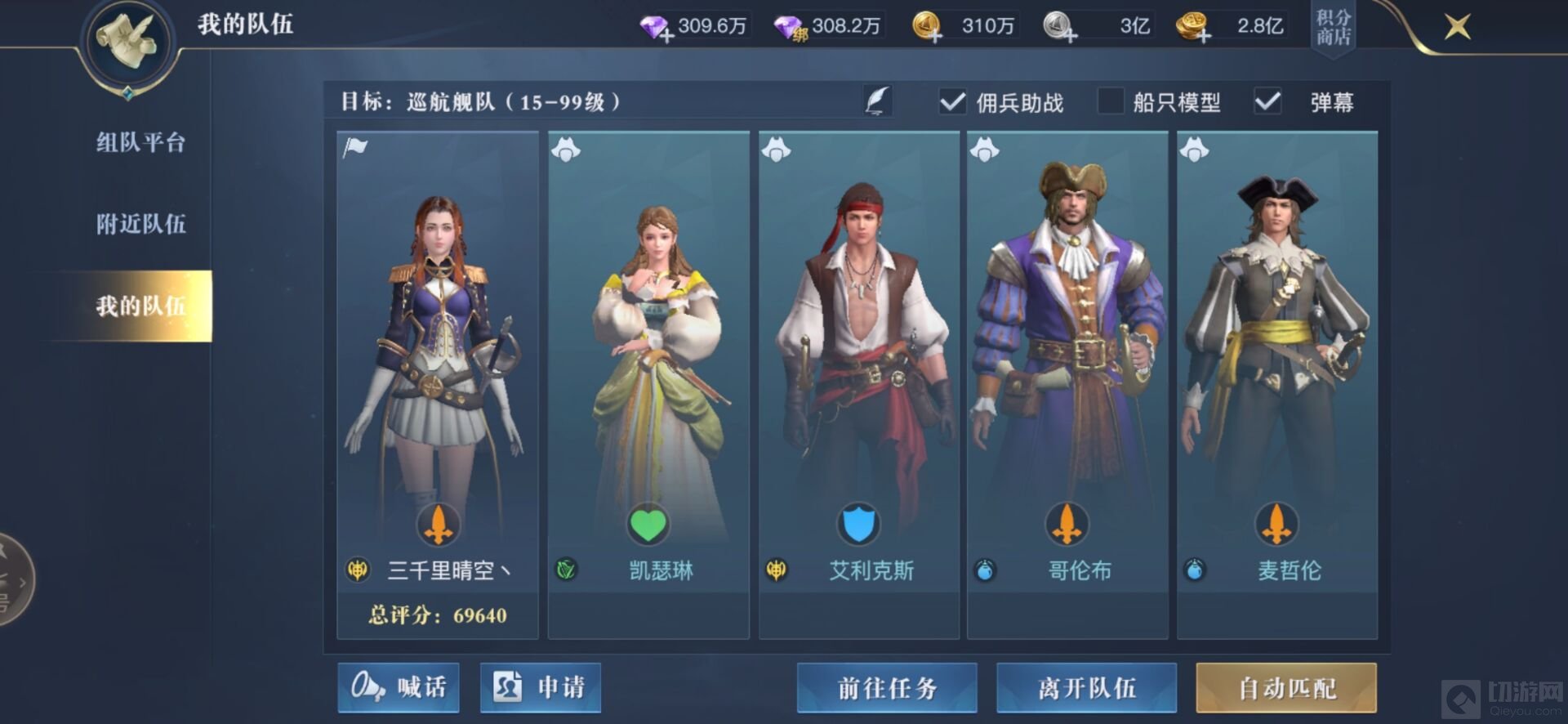
Task: Select the 我的队伍 tab
Action: (x=140, y=306)
